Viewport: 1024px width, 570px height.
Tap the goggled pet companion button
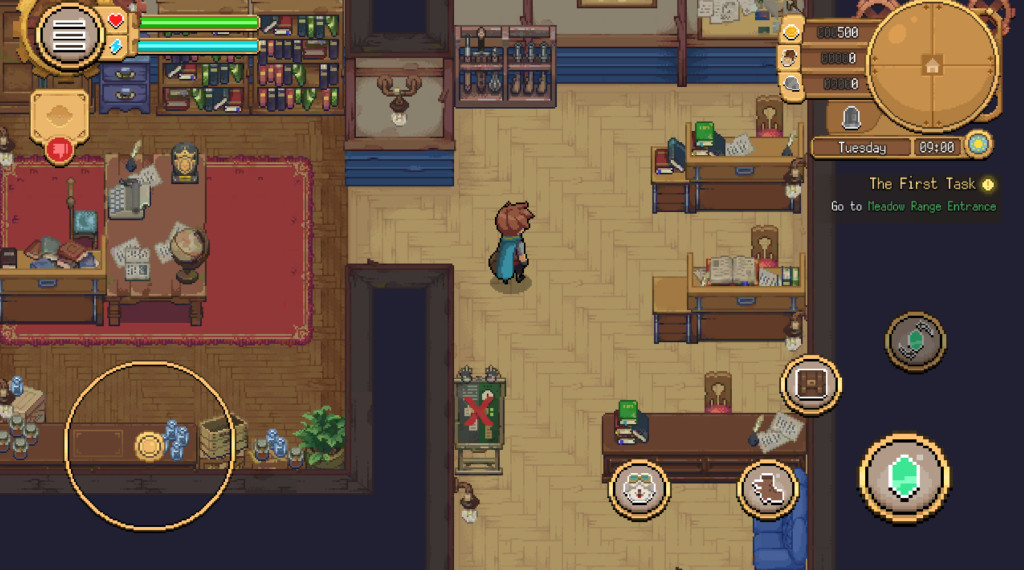[640, 489]
